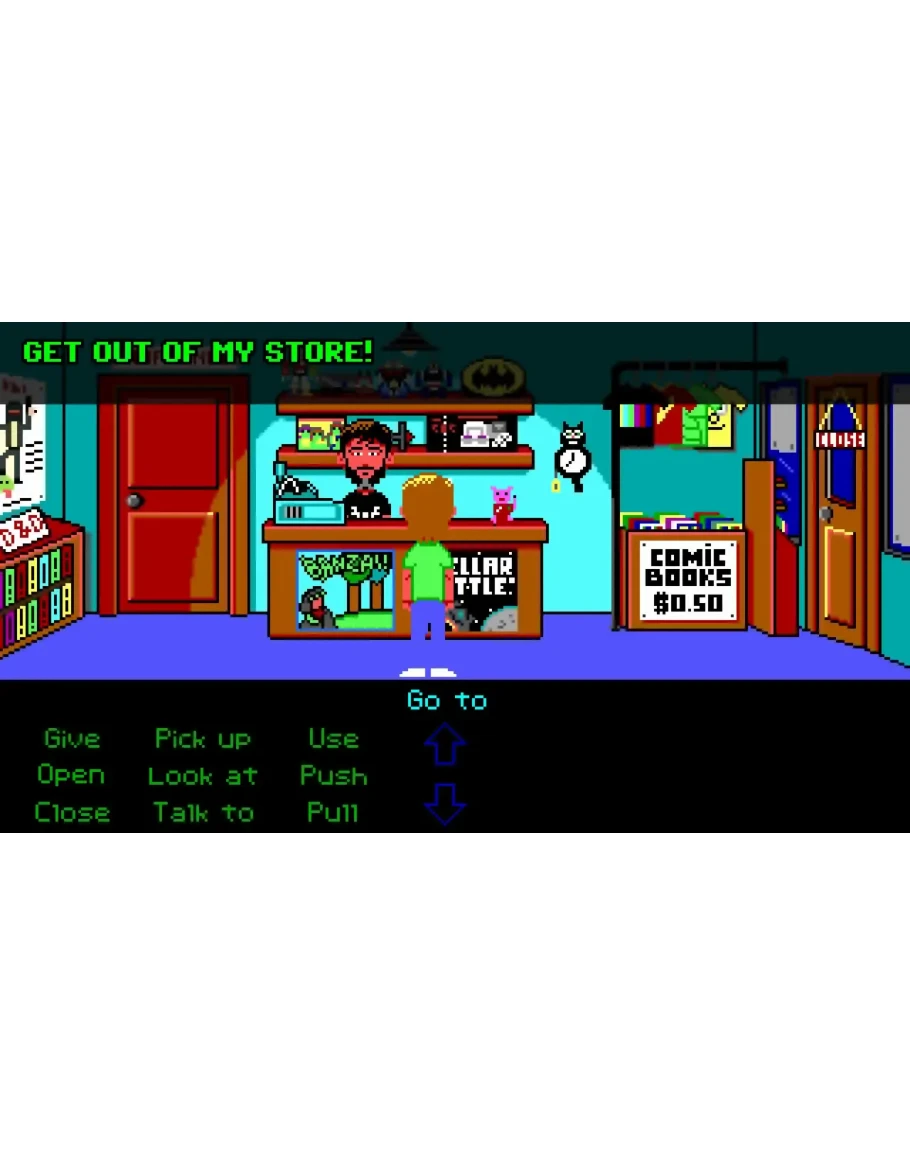Image resolution: width=910 pixels, height=1155 pixels.
Task: Choose the Open verb
Action: pyautogui.click(x=71, y=775)
